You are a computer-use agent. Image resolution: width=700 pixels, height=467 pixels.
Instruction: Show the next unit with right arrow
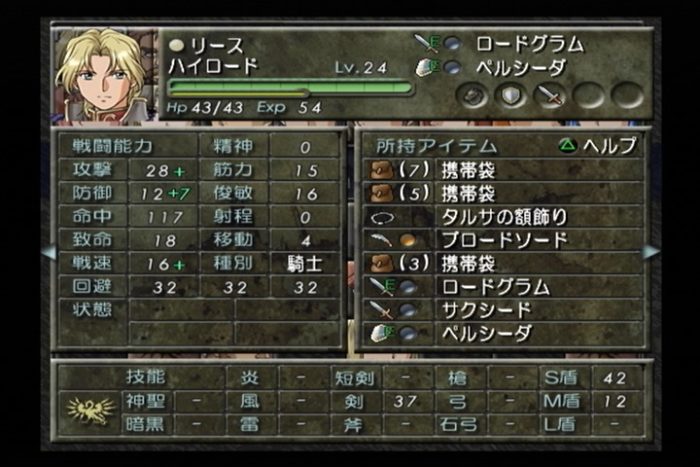point(651,252)
